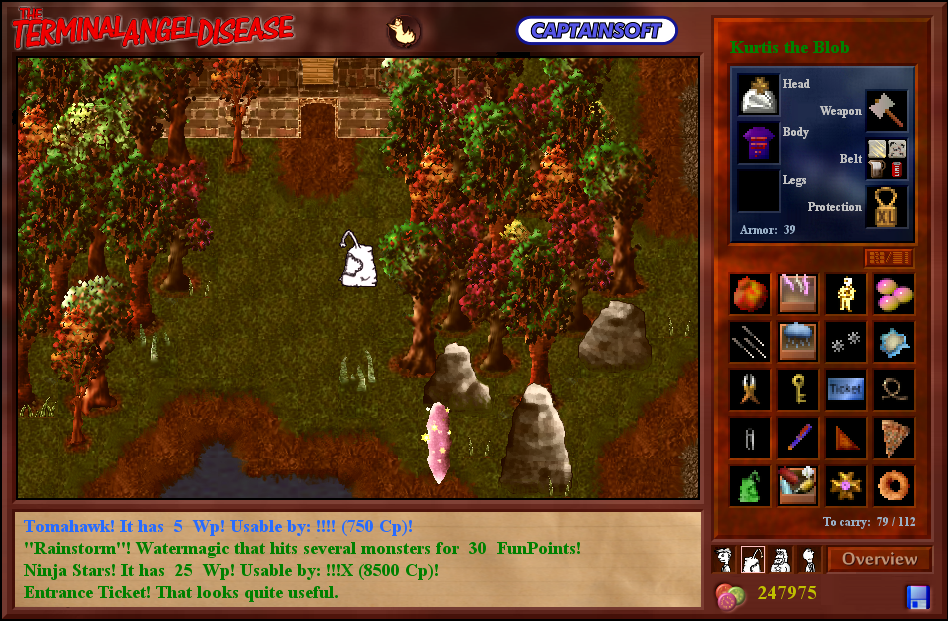948x621 pixels.
Task: Select the equipped axe weapon slot
Action: click(887, 110)
